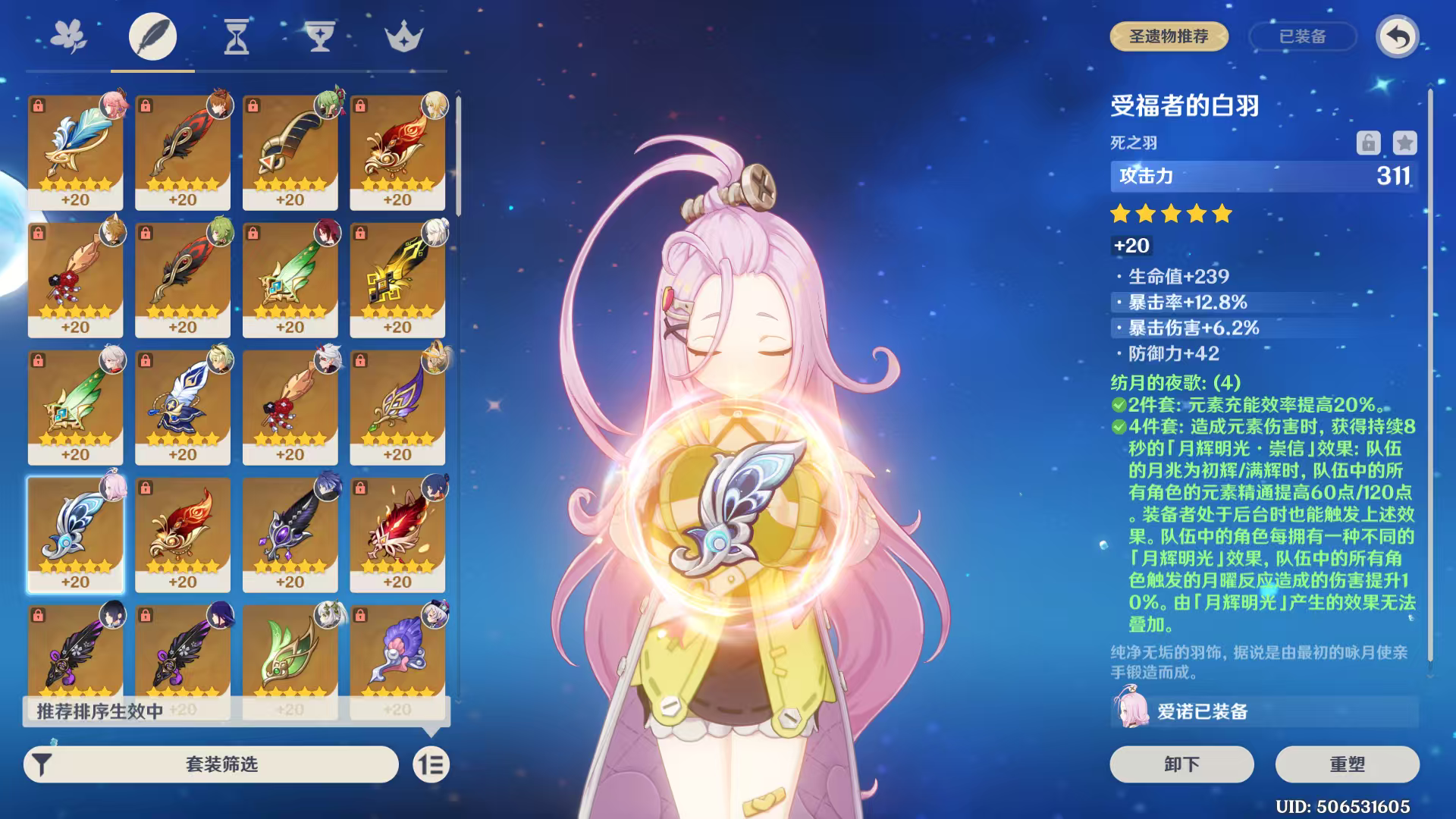The height and width of the screenshot is (819, 1456).
Task: Switch to the 已装备 equipped tab
Action: tap(1304, 36)
